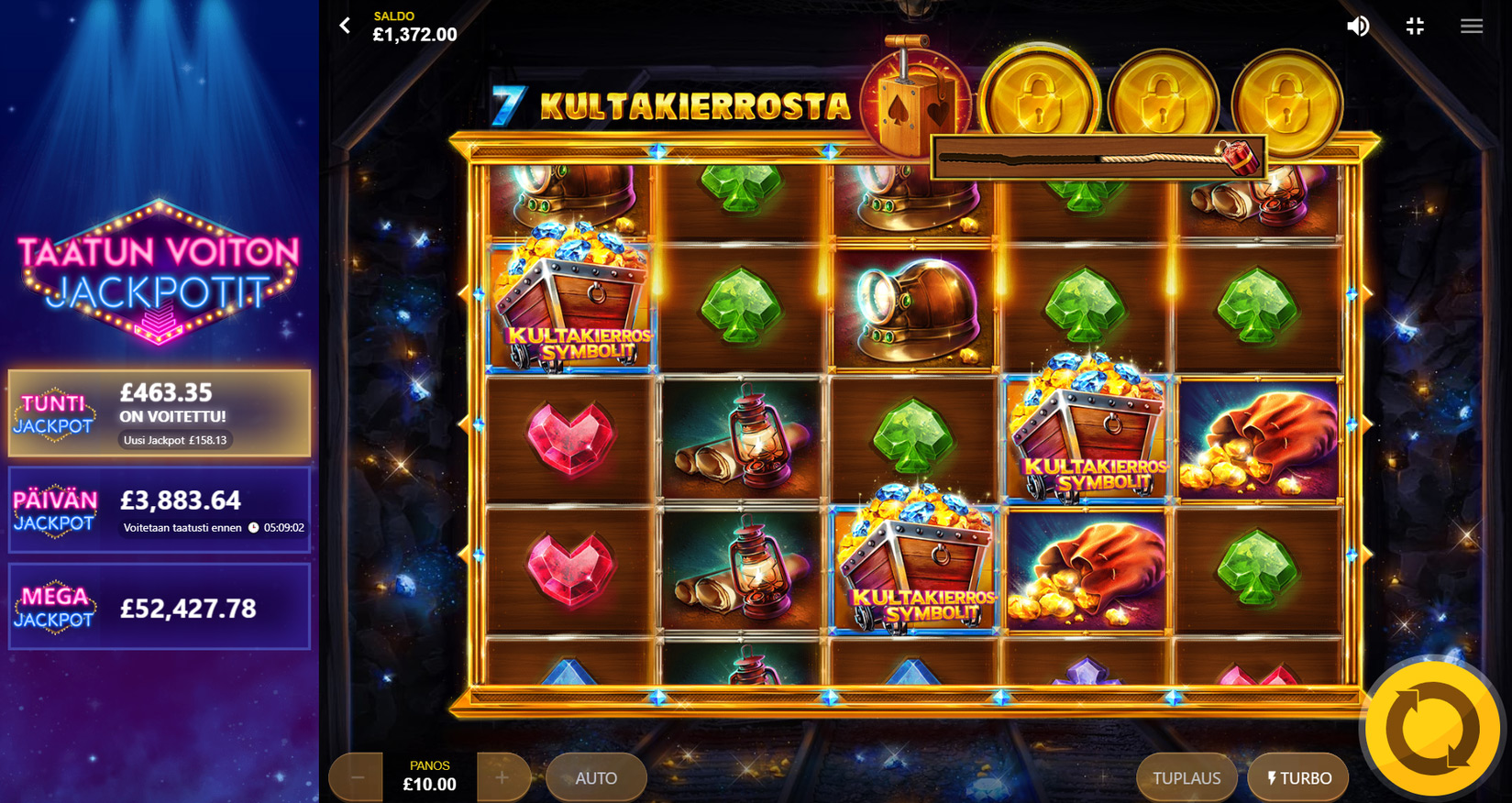Toggle fullscreen mode
This screenshot has width=1512, height=803.
coord(1415,26)
